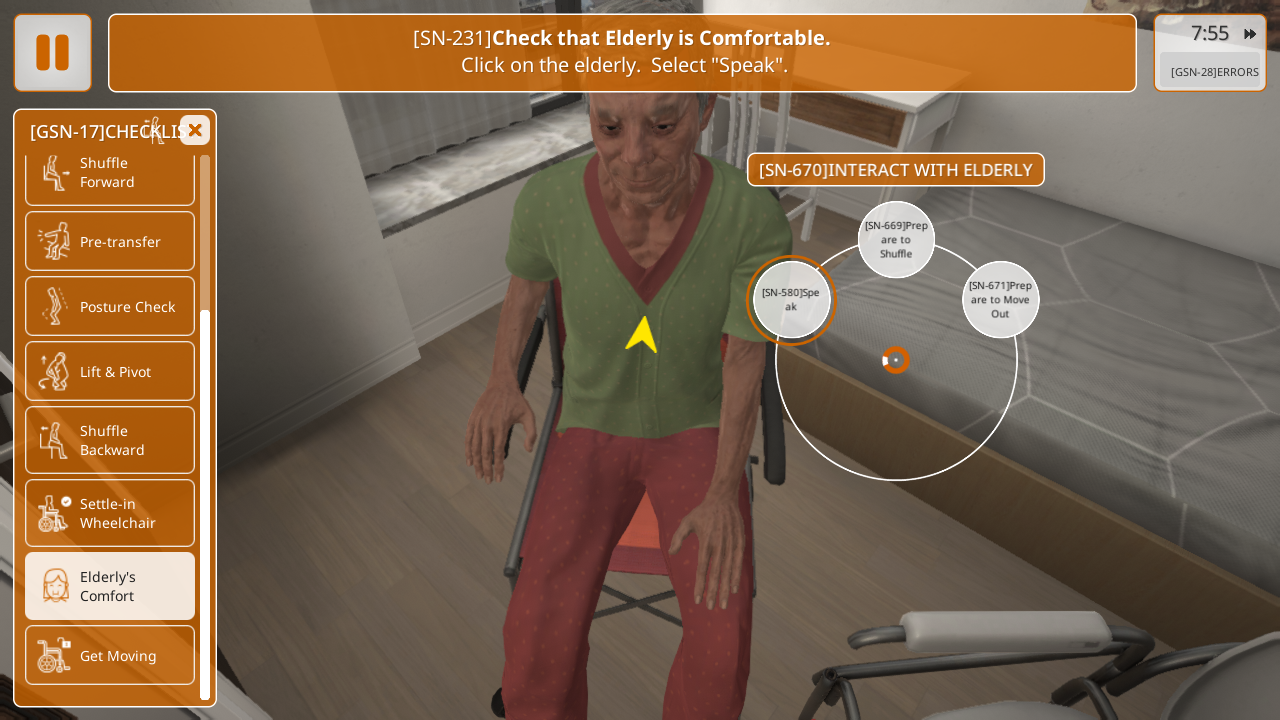Pause the simulation with the pause button
Screen dimensions: 1280x720
click(52, 53)
